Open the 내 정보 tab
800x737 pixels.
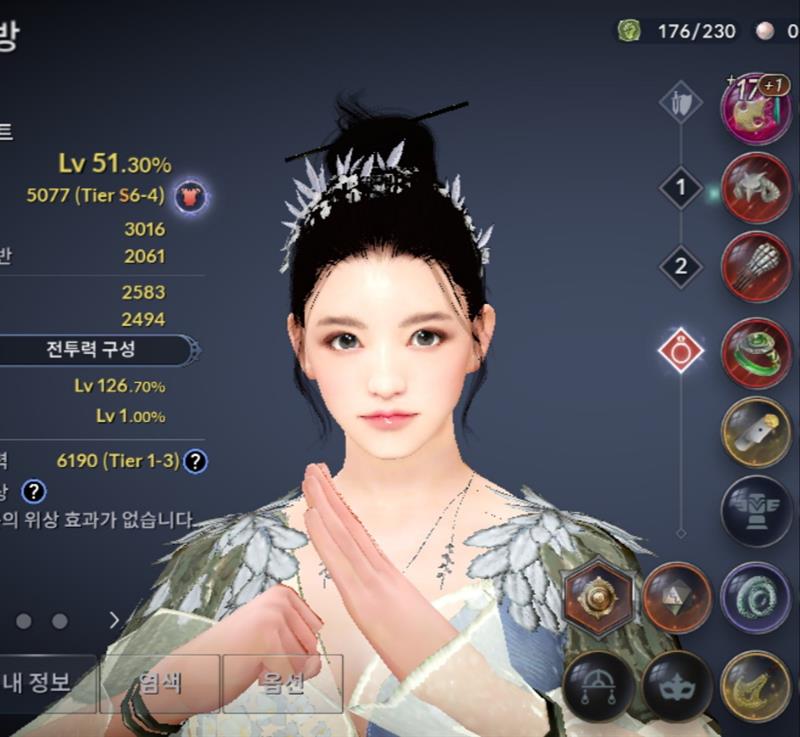click(37, 683)
